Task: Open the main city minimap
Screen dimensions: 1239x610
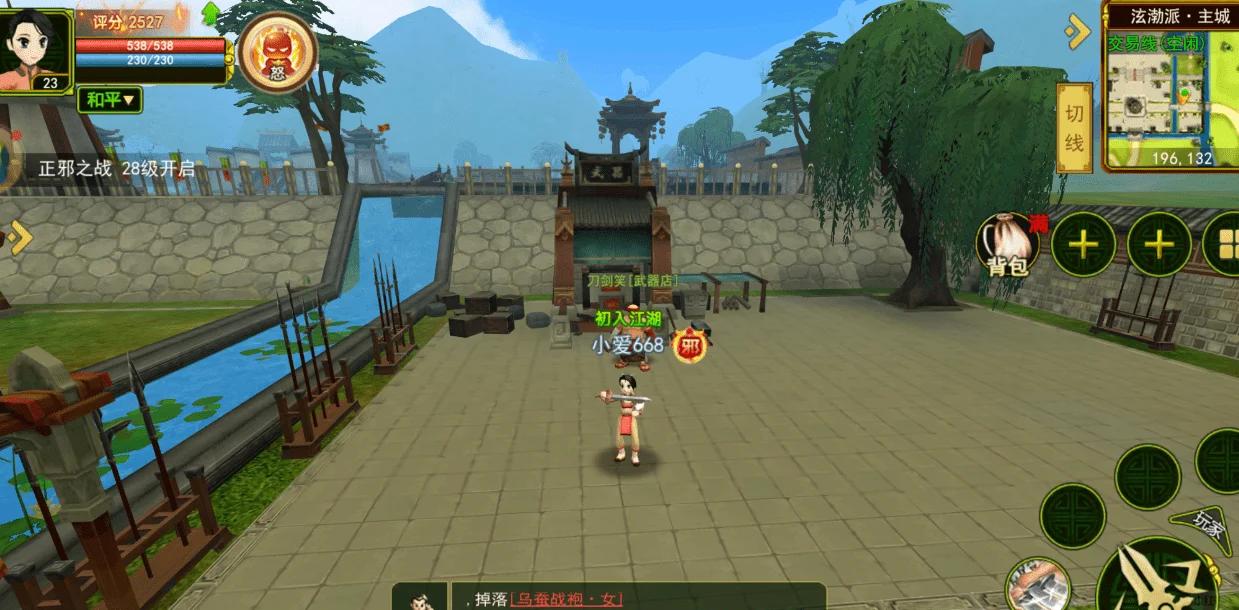Action: (x=1171, y=97)
